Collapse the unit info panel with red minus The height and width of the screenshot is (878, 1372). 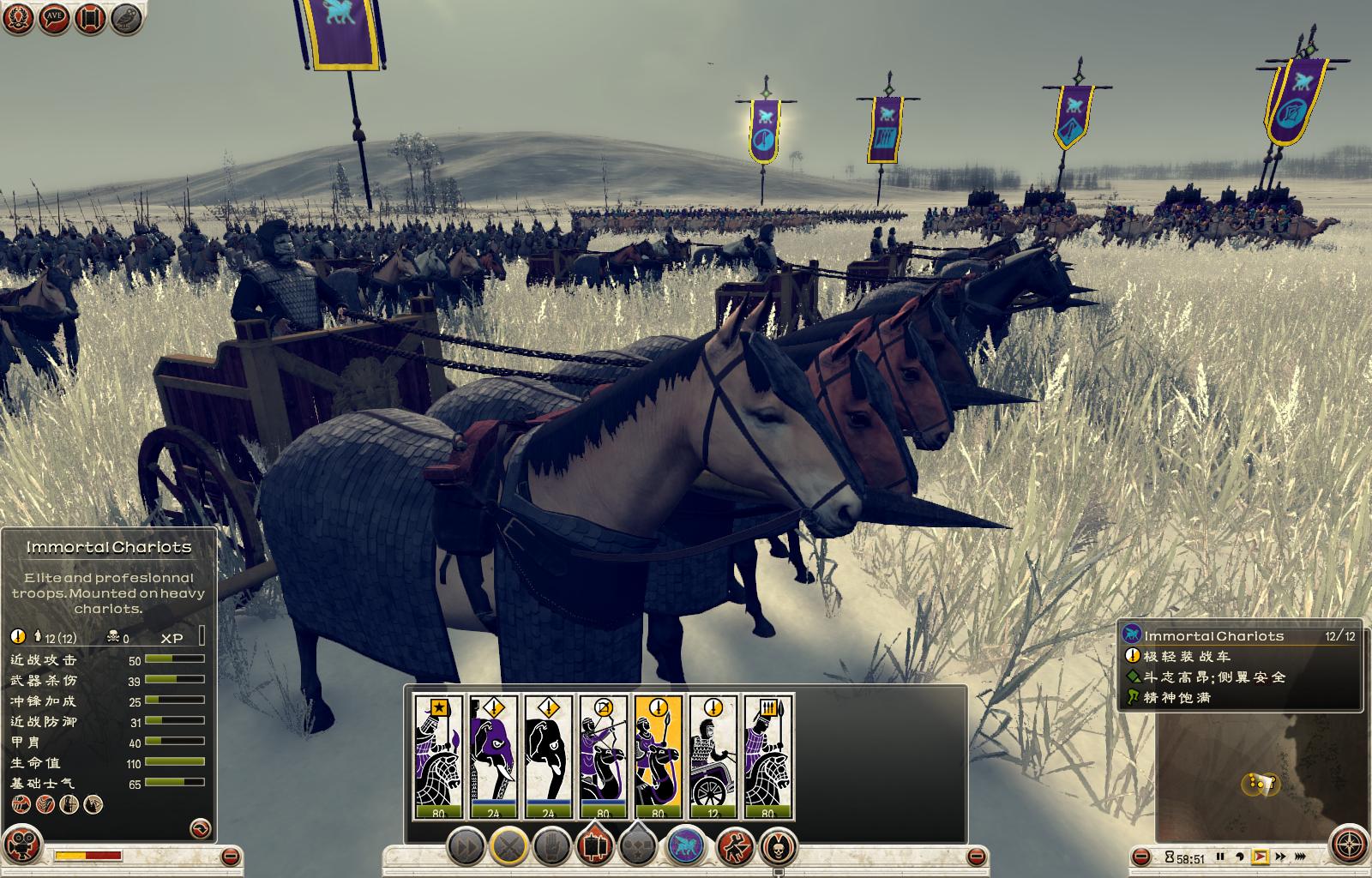tap(230, 856)
